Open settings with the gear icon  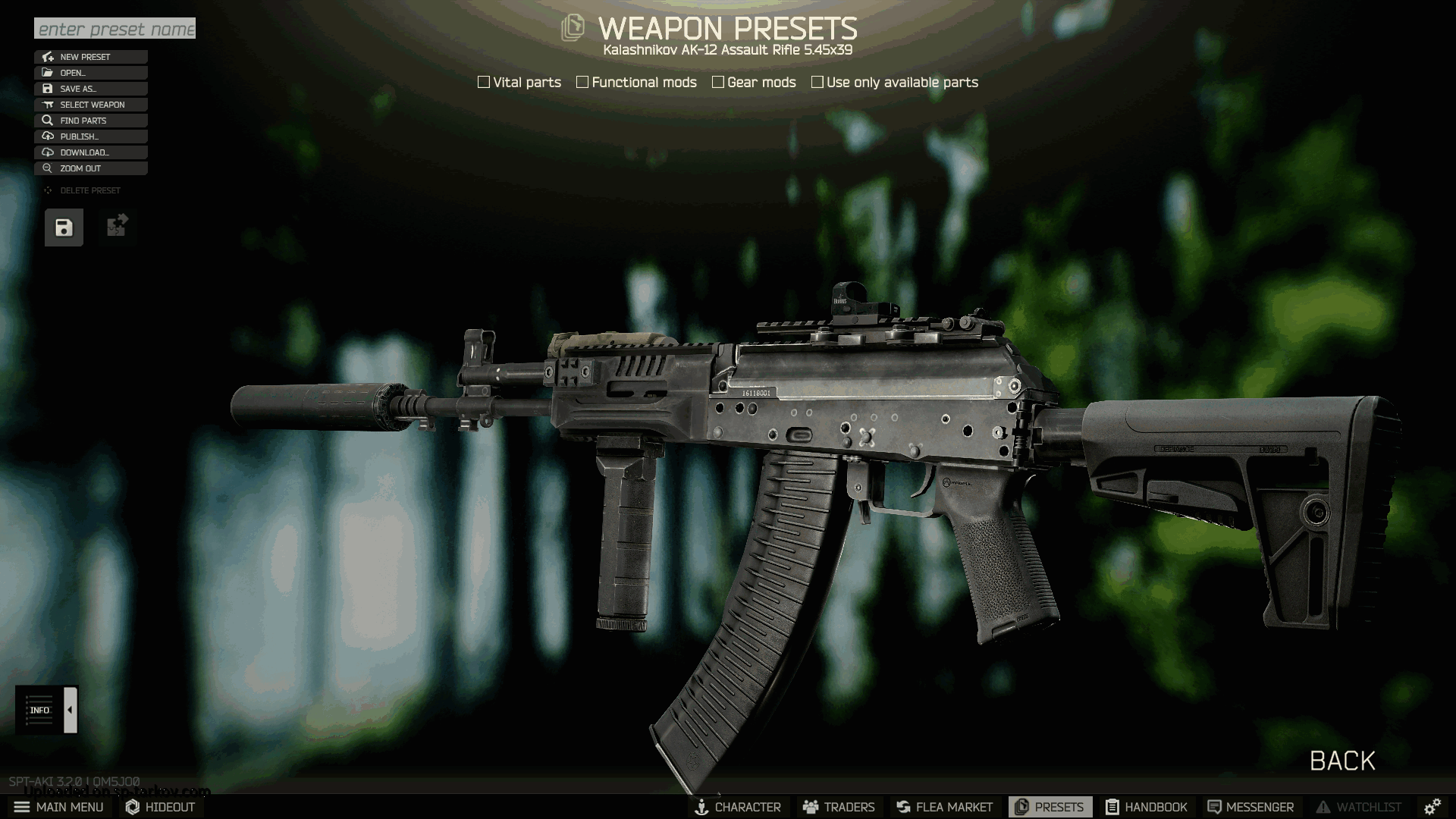(1432, 807)
